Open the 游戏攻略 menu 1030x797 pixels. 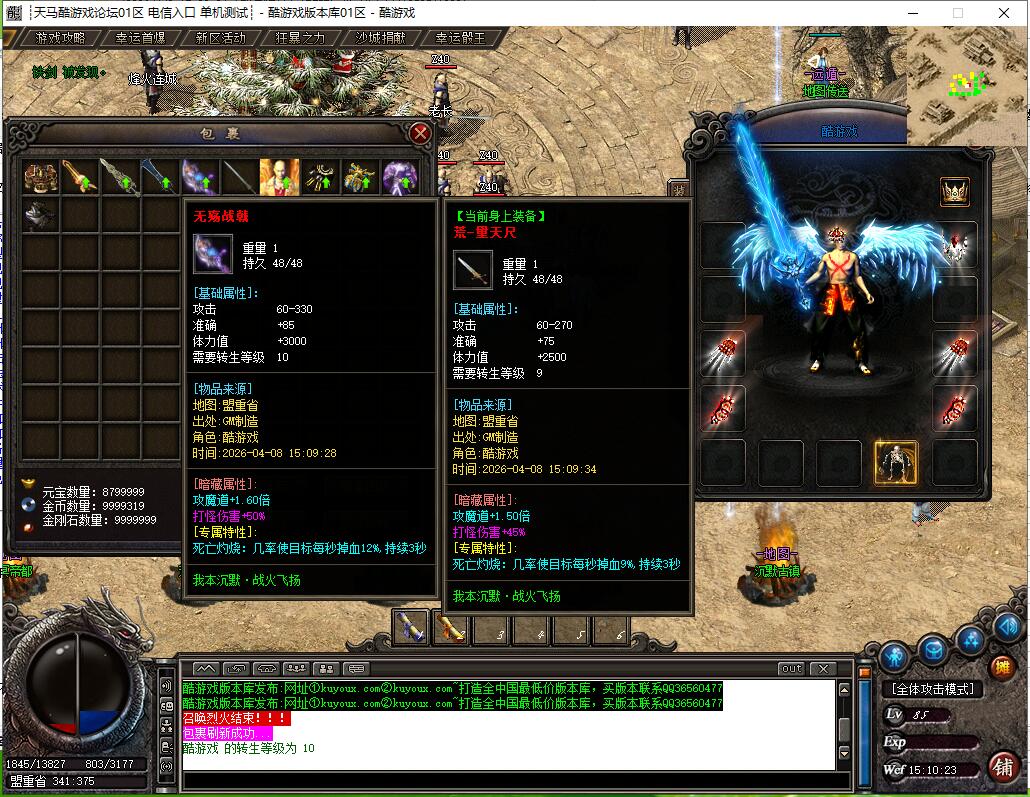59,38
